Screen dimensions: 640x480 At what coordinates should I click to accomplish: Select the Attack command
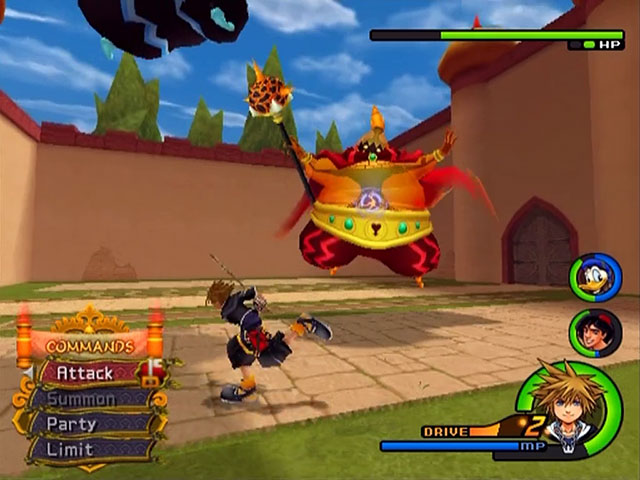[x=86, y=373]
